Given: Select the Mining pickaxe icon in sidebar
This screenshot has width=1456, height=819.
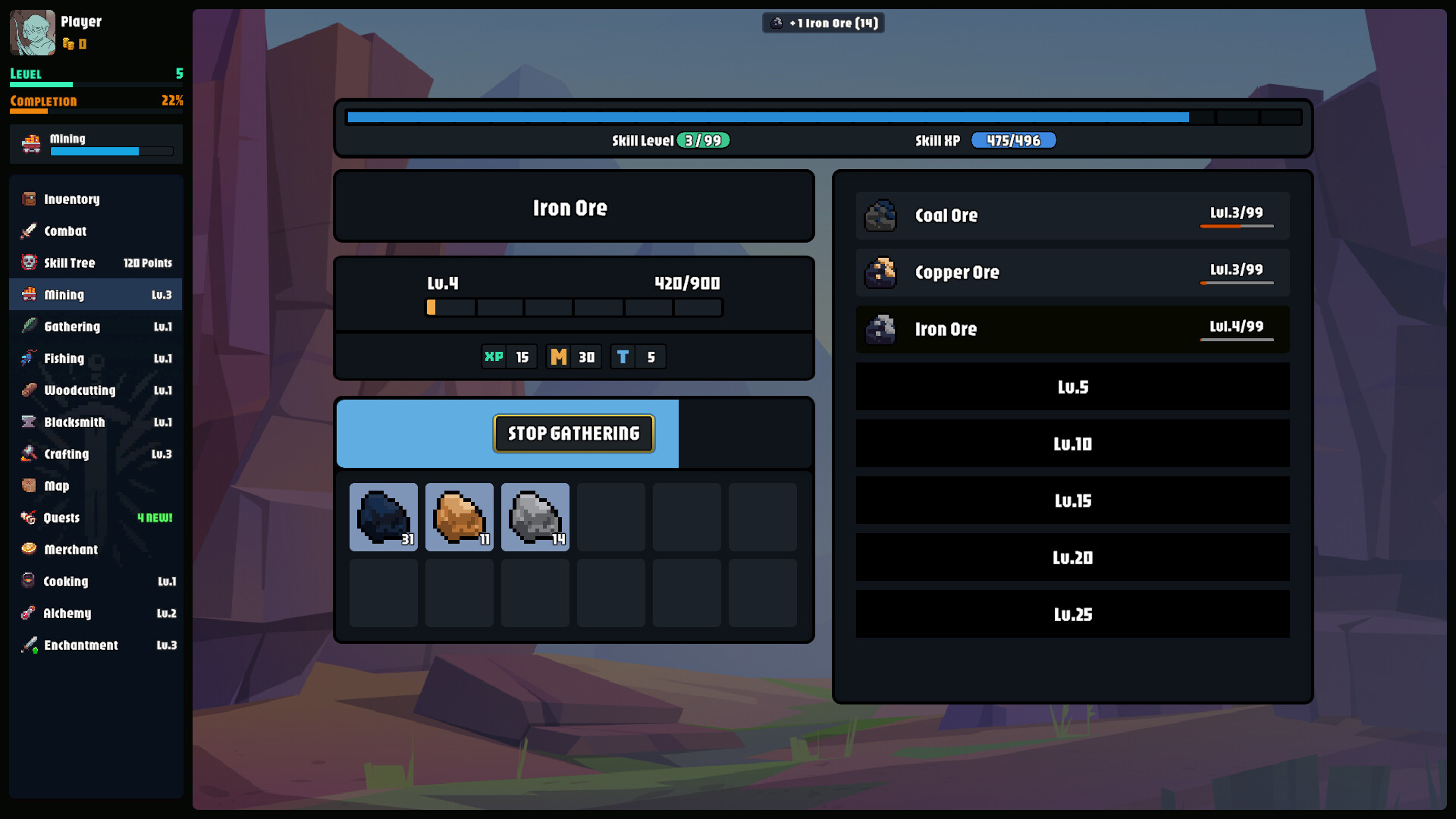Looking at the screenshot, I should point(30,295).
